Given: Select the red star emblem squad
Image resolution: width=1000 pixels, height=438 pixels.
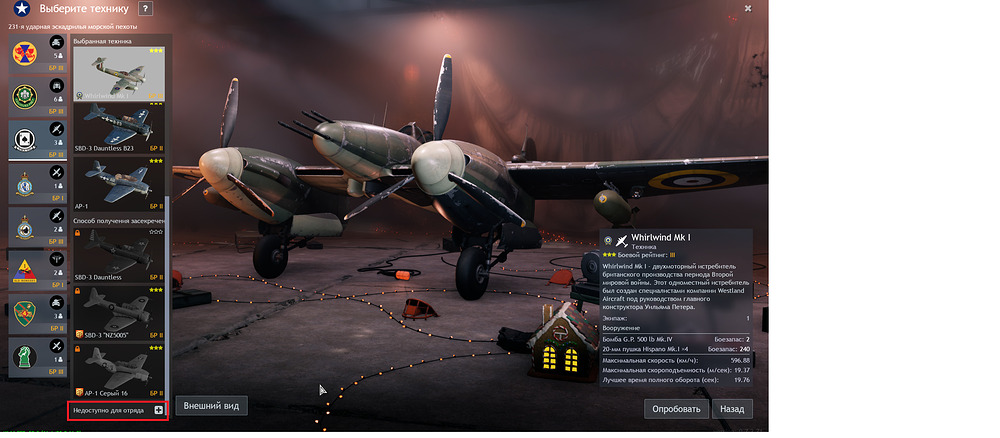Looking at the screenshot, I should [x=24, y=52].
